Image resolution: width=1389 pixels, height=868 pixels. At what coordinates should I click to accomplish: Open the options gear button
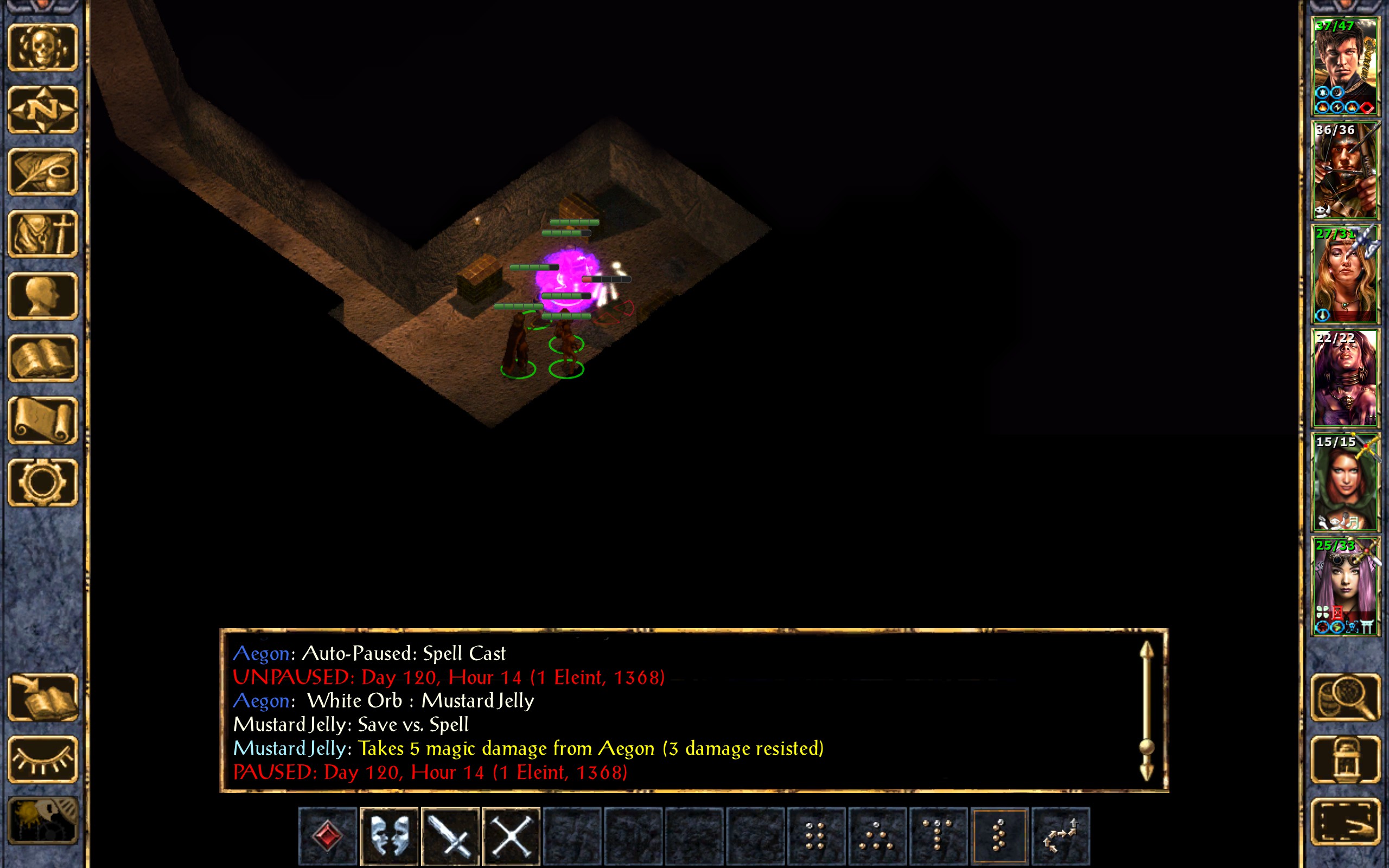pyautogui.click(x=43, y=482)
